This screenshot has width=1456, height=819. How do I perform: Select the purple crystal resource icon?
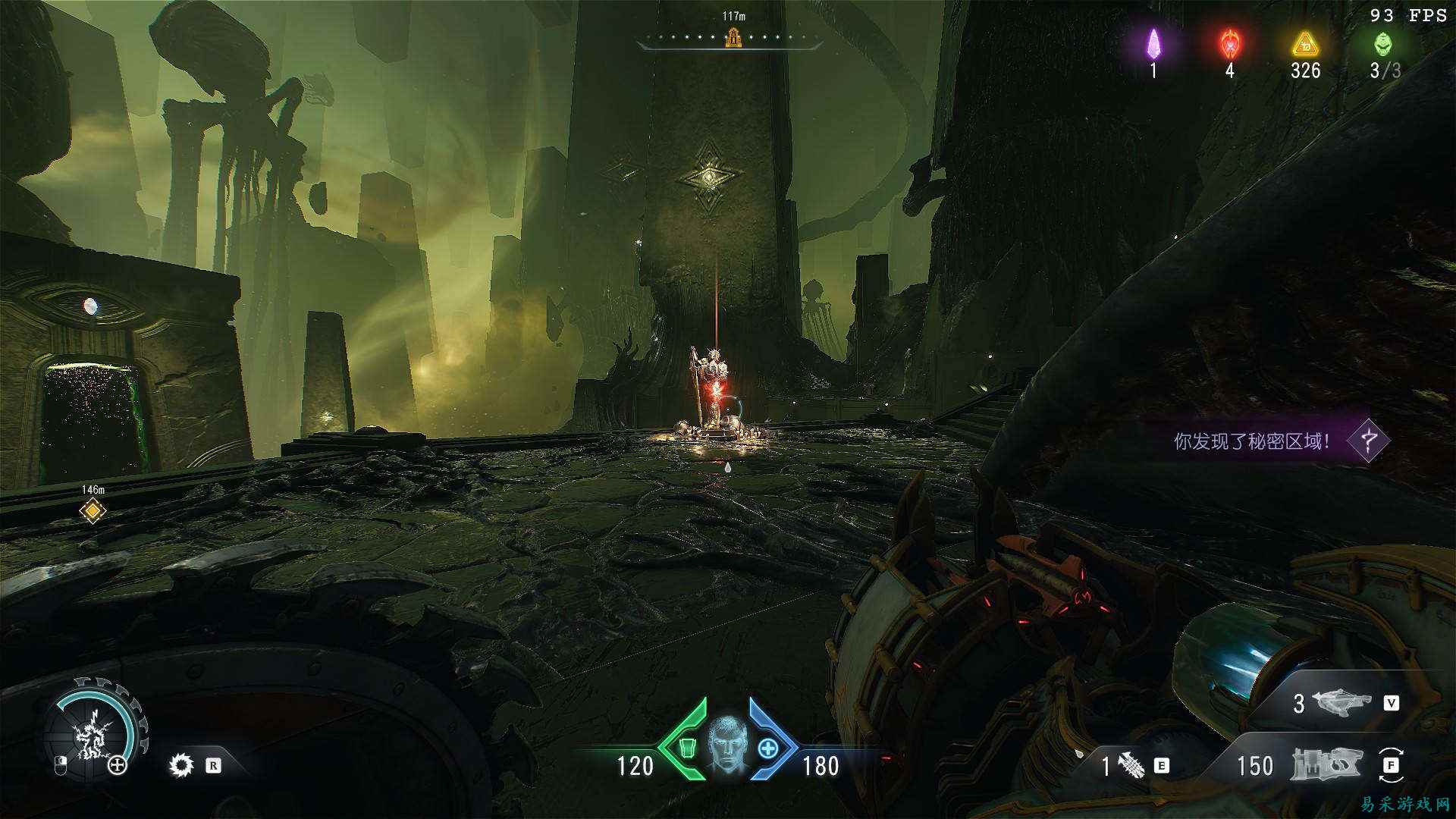click(1153, 44)
